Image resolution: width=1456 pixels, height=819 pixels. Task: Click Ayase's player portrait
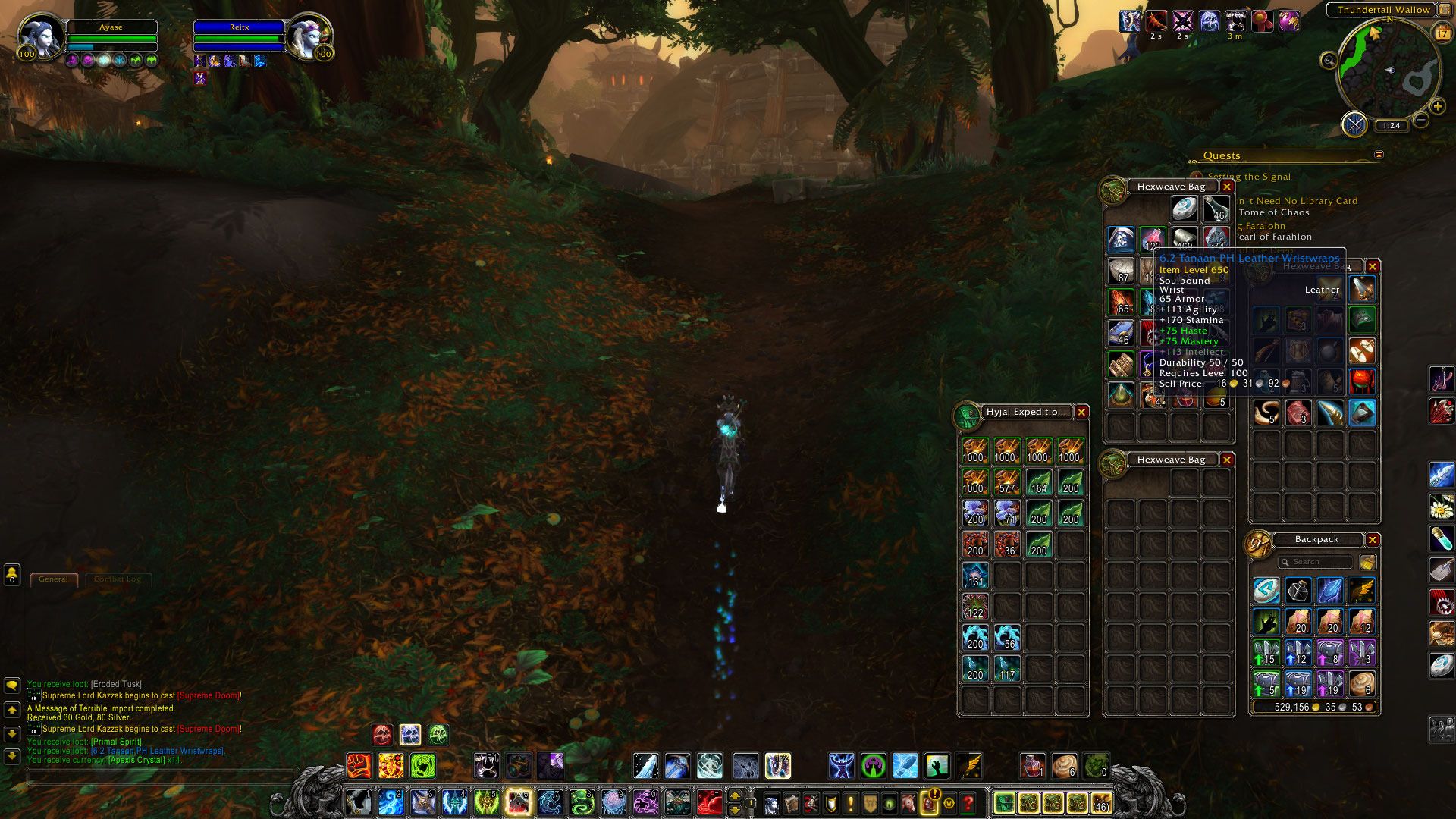point(39,36)
